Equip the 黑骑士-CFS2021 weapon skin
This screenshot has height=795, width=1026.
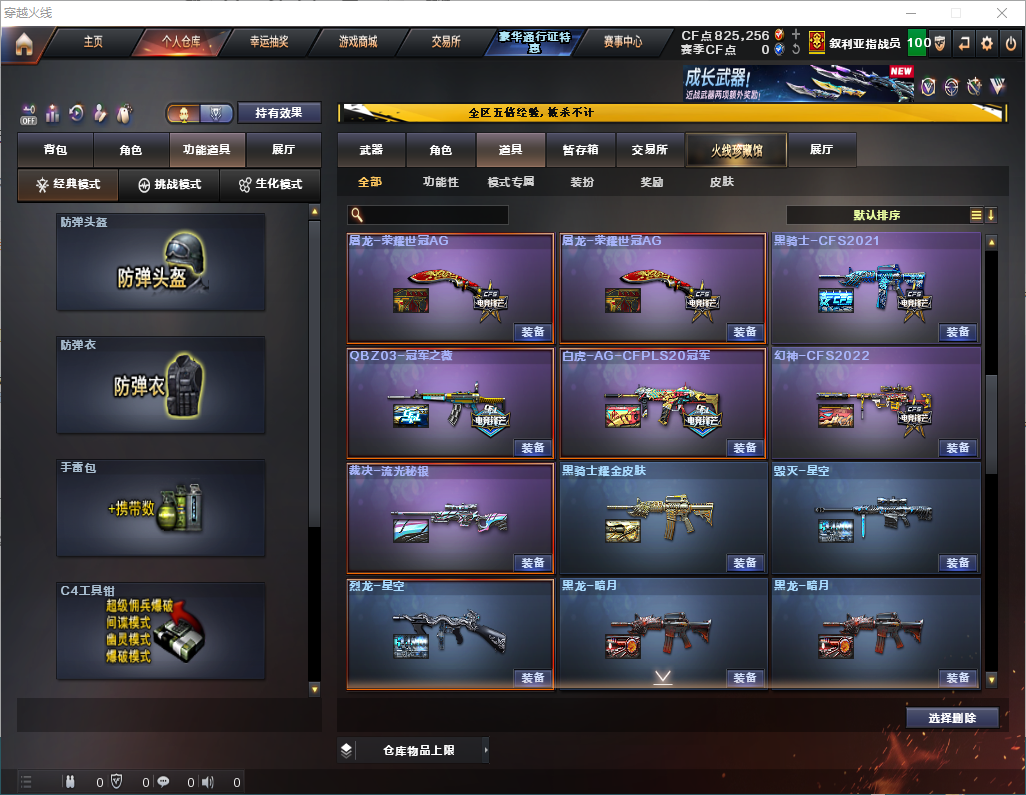point(957,332)
